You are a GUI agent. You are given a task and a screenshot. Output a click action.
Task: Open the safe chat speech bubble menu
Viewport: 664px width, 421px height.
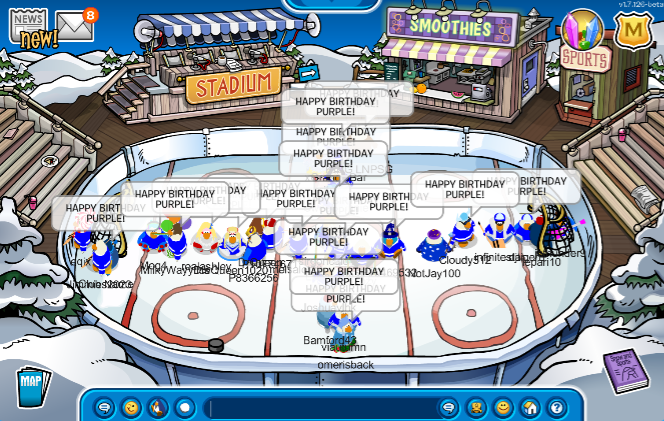pyautogui.click(x=104, y=408)
